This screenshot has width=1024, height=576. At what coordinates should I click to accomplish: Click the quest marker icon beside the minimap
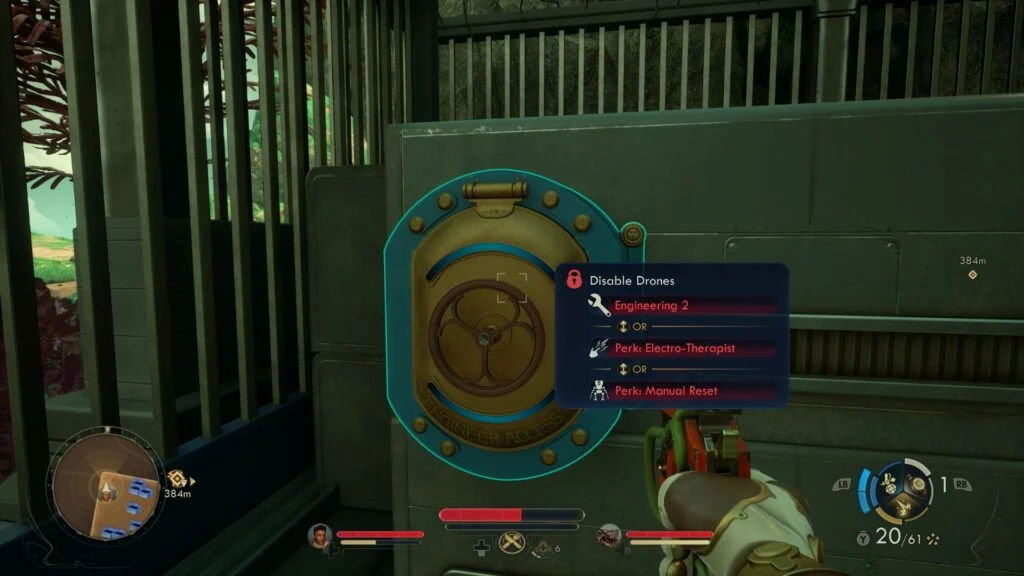click(x=176, y=479)
